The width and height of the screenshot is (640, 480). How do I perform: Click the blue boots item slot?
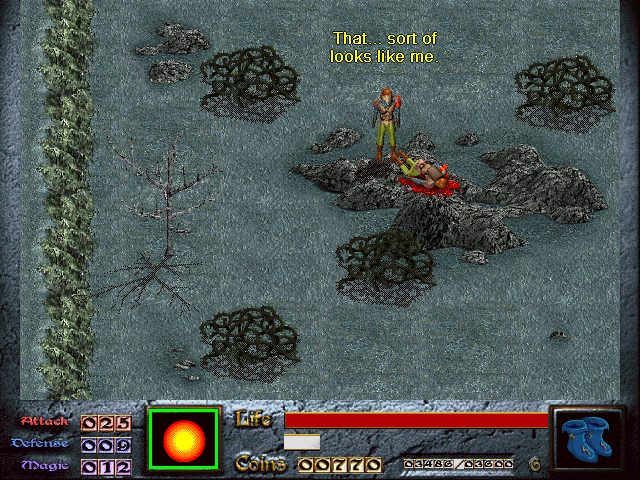click(x=589, y=440)
